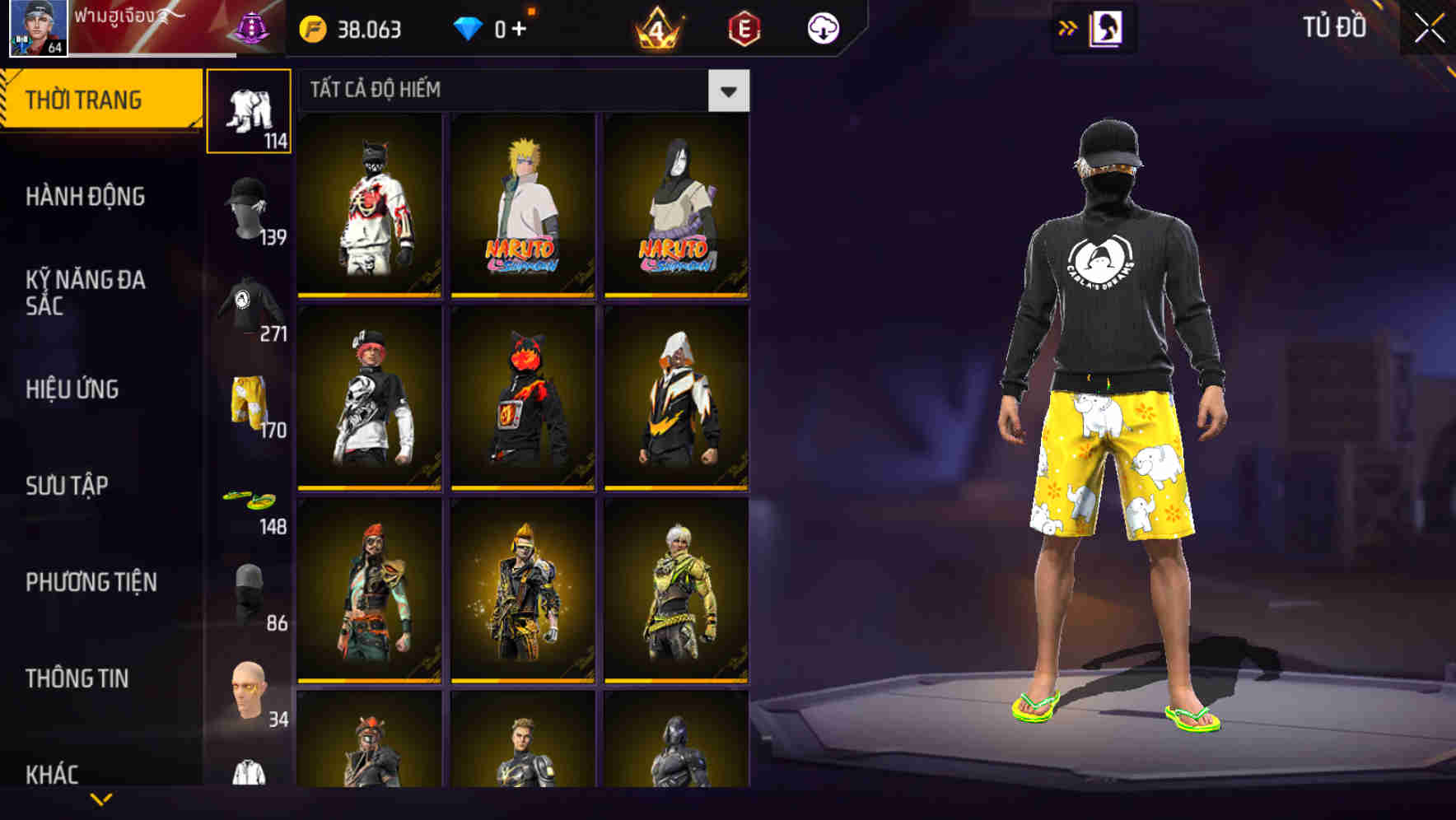Image resolution: width=1456 pixels, height=820 pixels.
Task: Open the headwear category with 139 items
Action: click(x=249, y=206)
